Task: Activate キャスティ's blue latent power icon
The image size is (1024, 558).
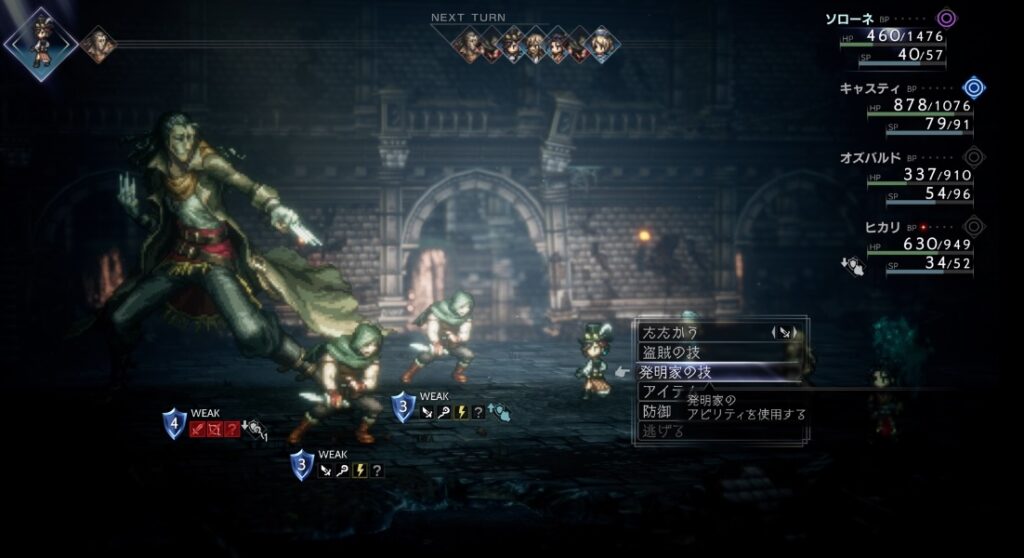Action: tap(972, 88)
